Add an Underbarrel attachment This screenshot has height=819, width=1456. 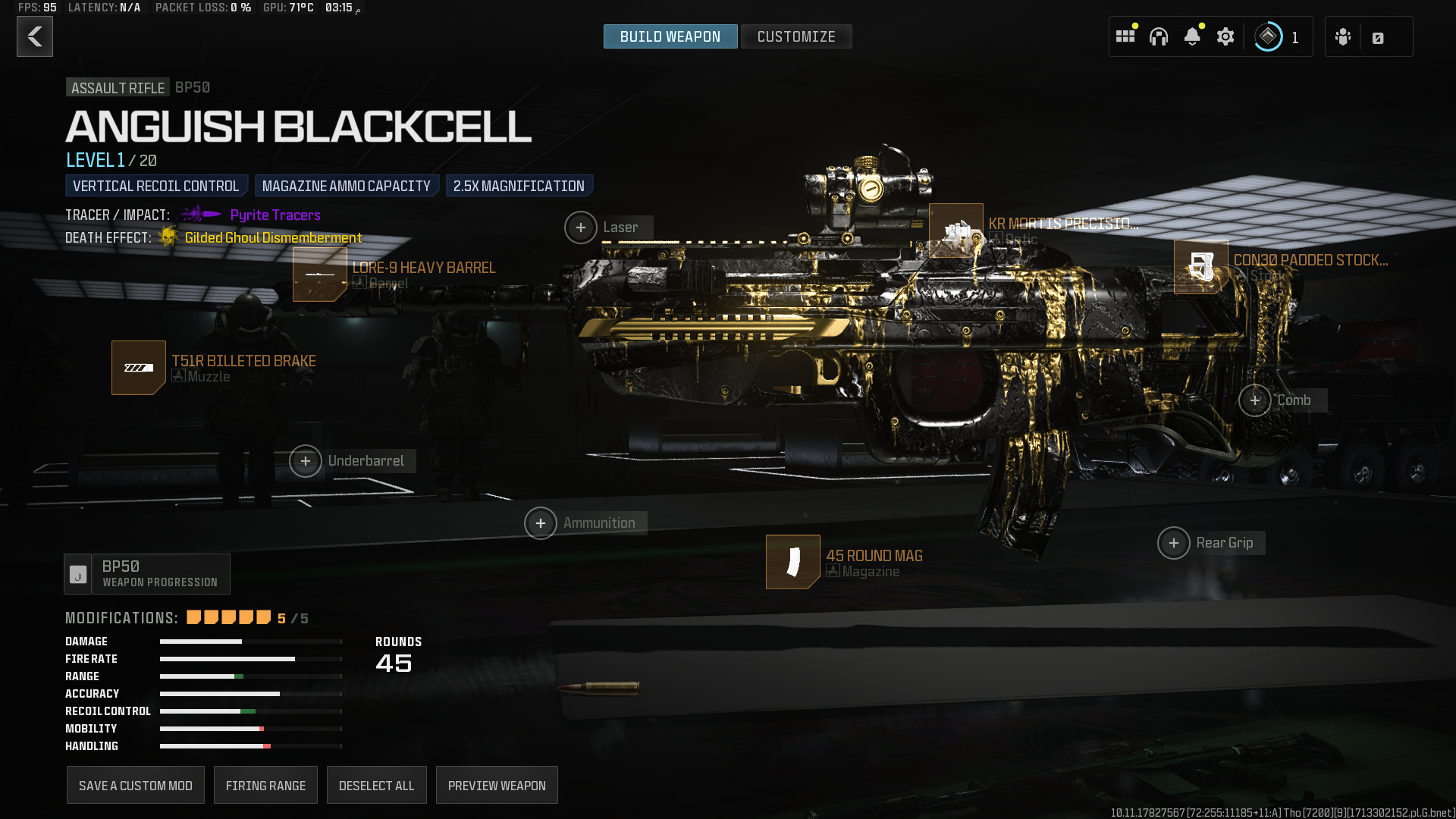[x=306, y=461]
